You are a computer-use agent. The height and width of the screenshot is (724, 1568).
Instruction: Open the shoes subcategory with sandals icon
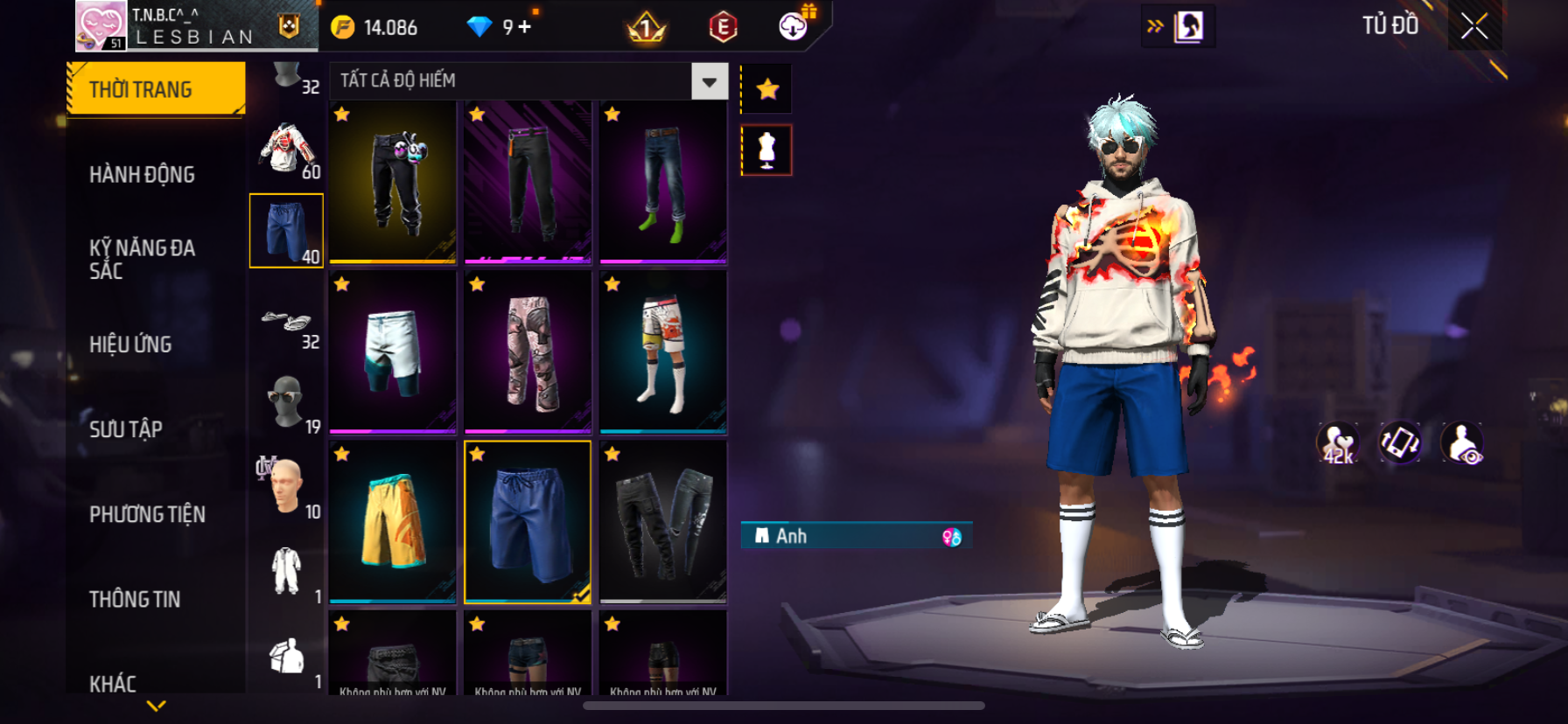coord(287,322)
